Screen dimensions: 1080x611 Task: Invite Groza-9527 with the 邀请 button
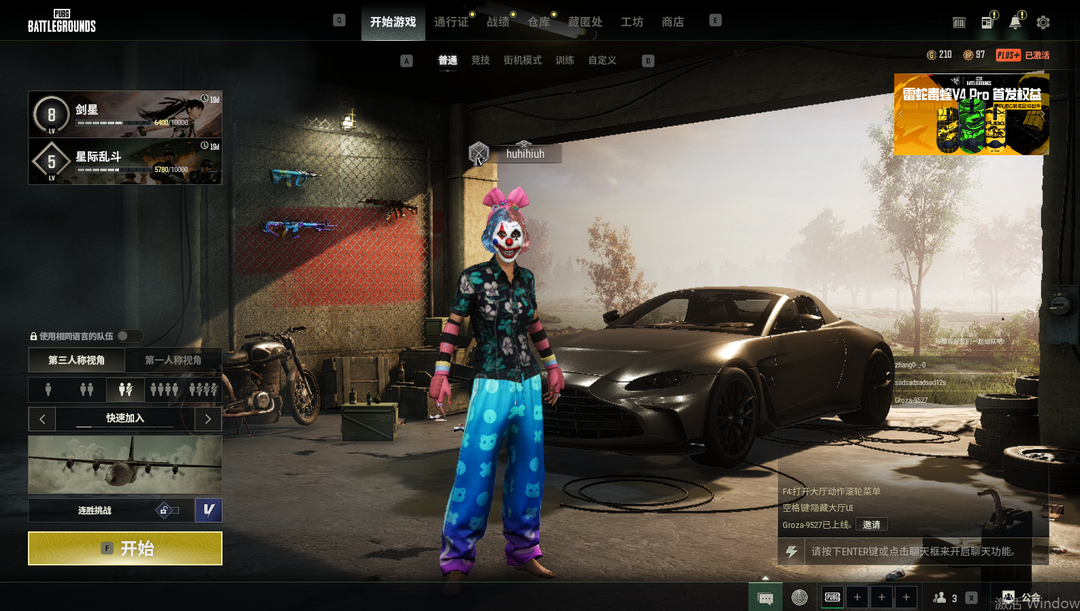point(872,525)
